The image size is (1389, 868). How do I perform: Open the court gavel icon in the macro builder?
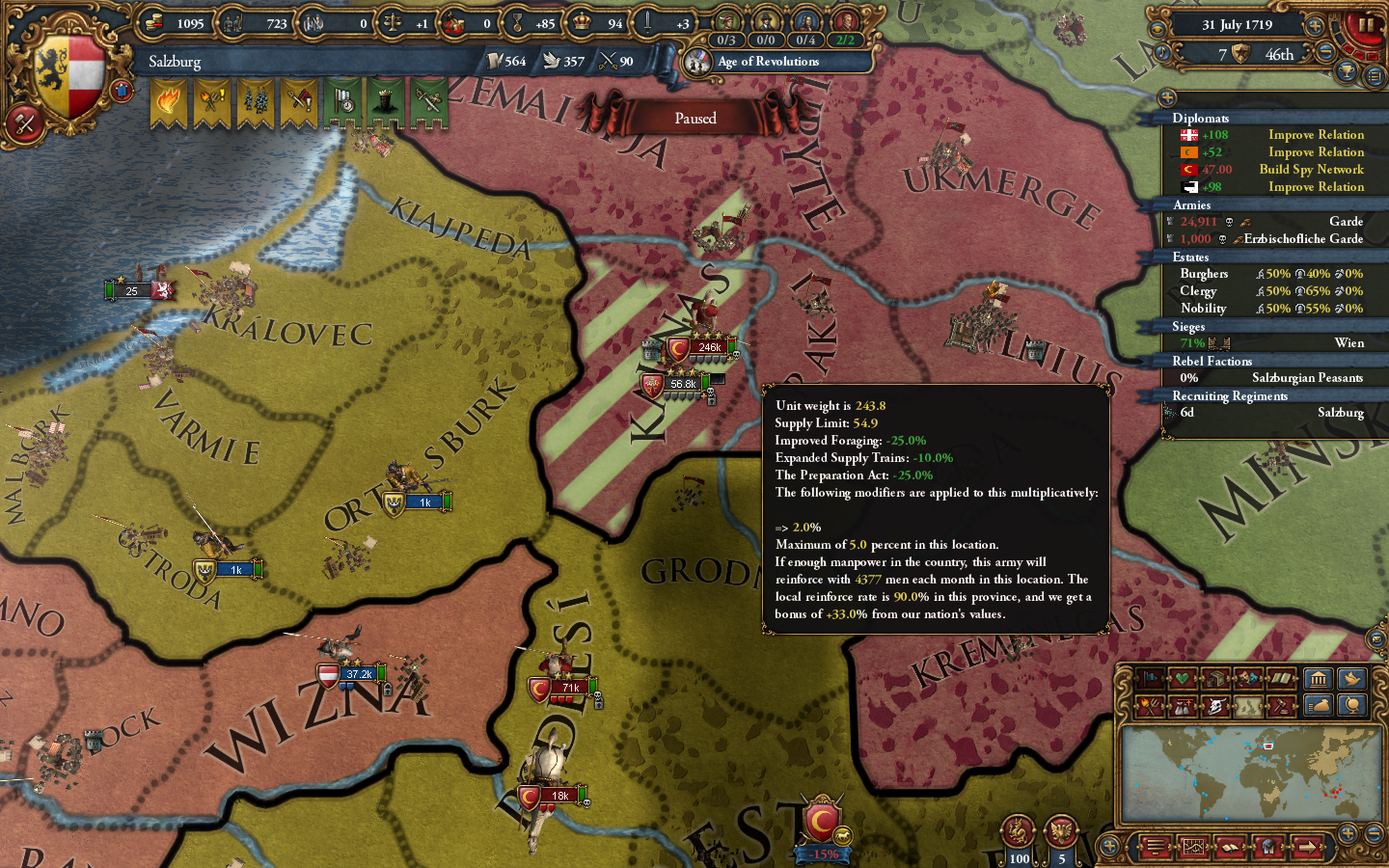[x=1282, y=706]
